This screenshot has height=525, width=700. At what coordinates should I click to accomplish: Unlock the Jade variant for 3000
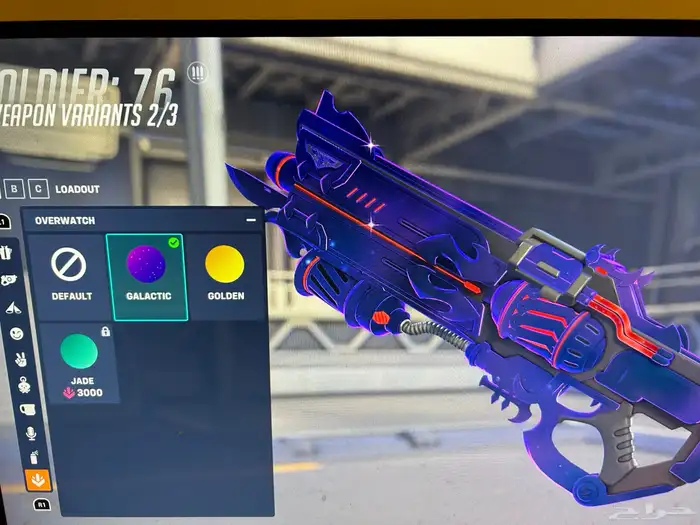tap(79, 362)
